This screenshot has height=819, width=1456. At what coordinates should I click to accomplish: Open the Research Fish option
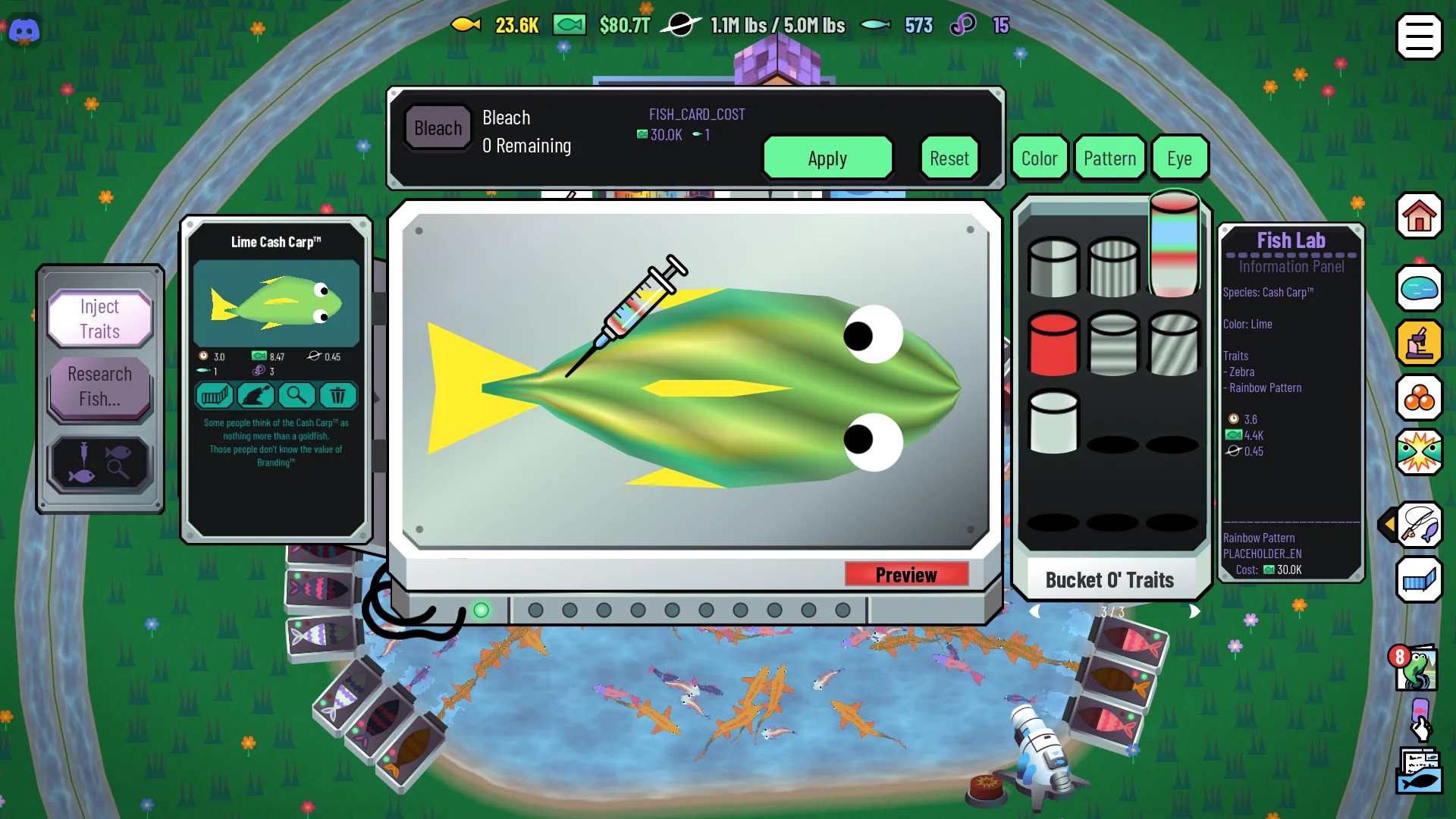click(100, 386)
